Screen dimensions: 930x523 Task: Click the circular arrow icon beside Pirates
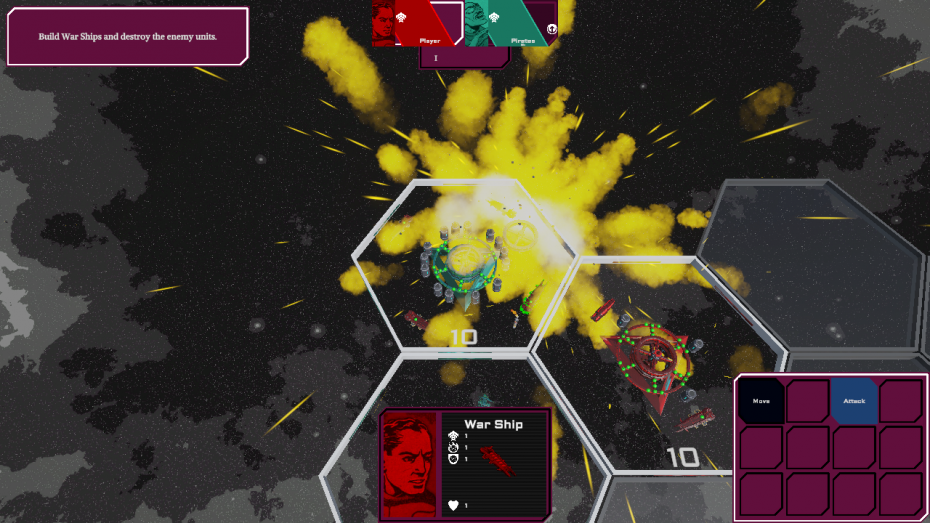pyautogui.click(x=551, y=28)
